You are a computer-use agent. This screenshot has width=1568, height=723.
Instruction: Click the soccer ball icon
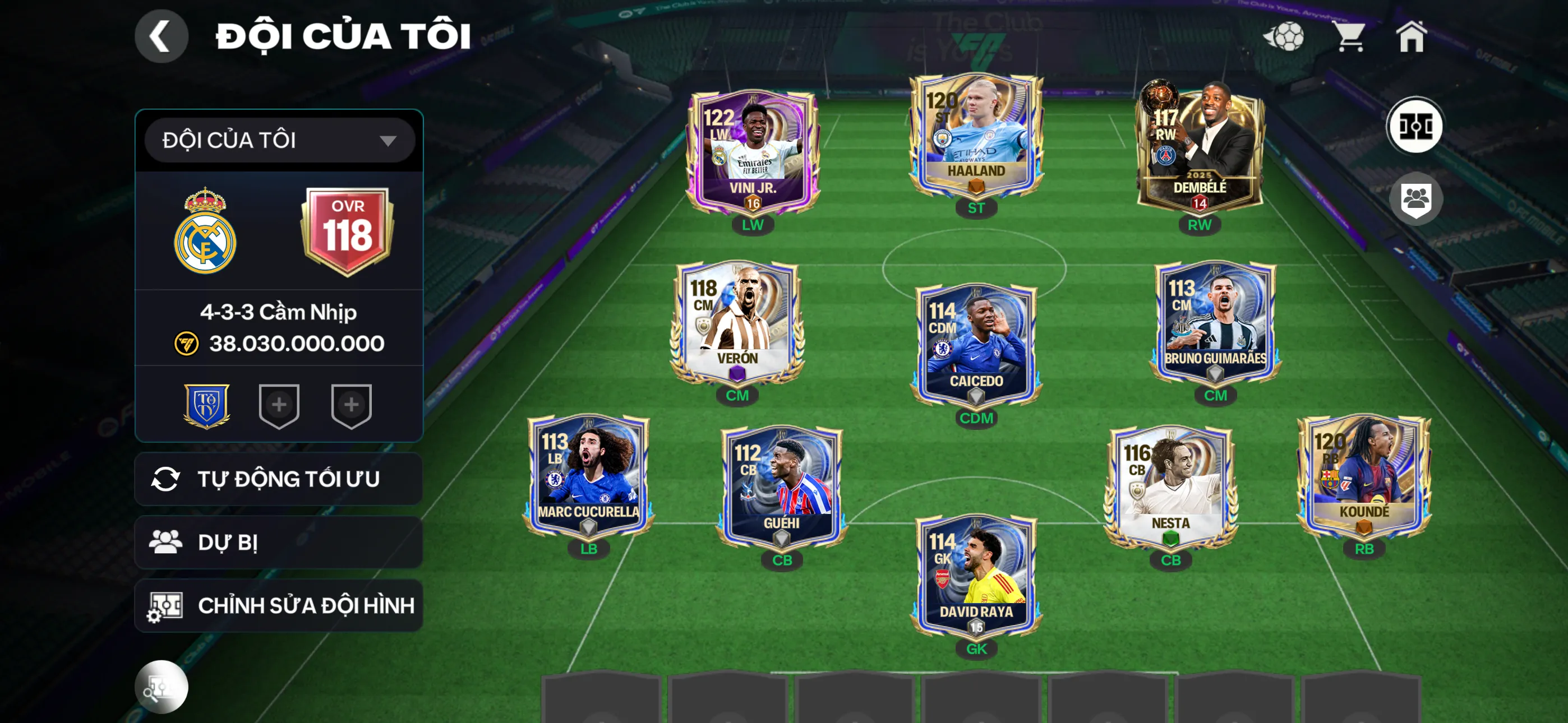pyautogui.click(x=1284, y=36)
